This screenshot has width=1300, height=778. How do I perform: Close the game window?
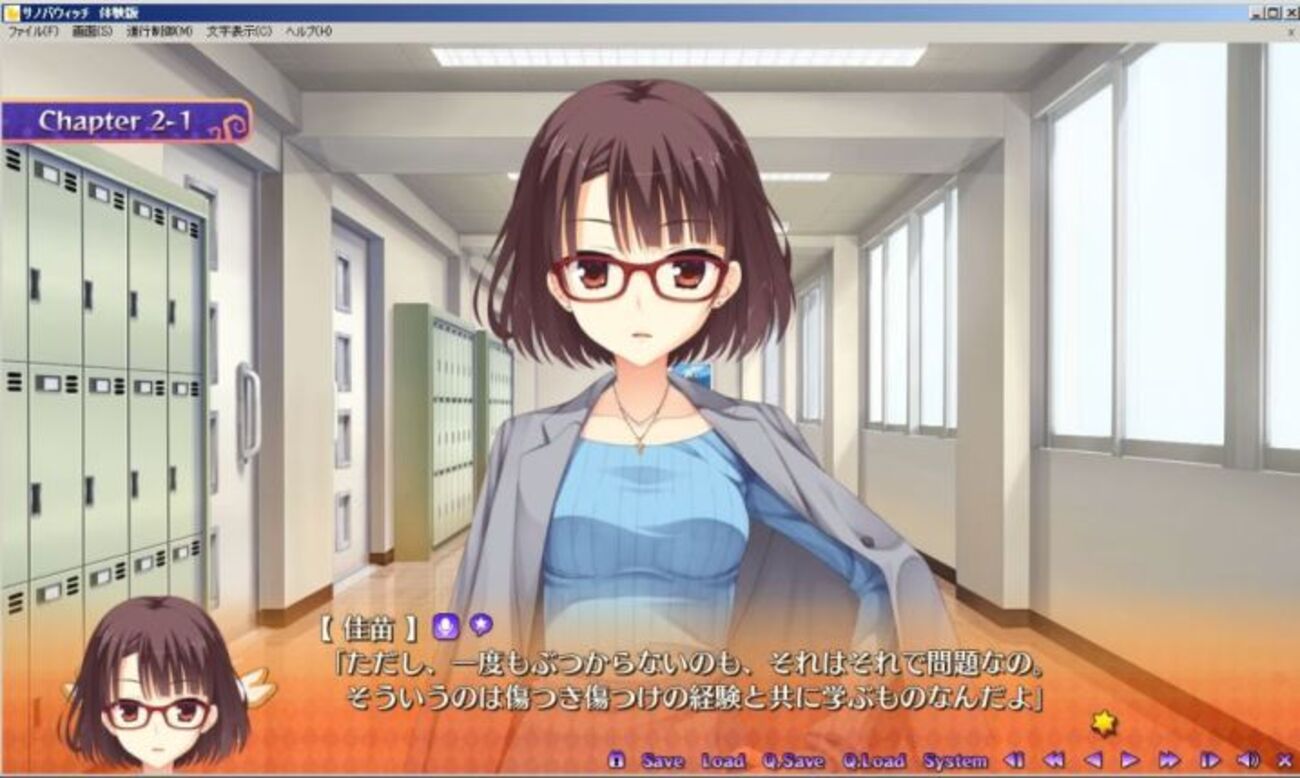(x=1290, y=12)
